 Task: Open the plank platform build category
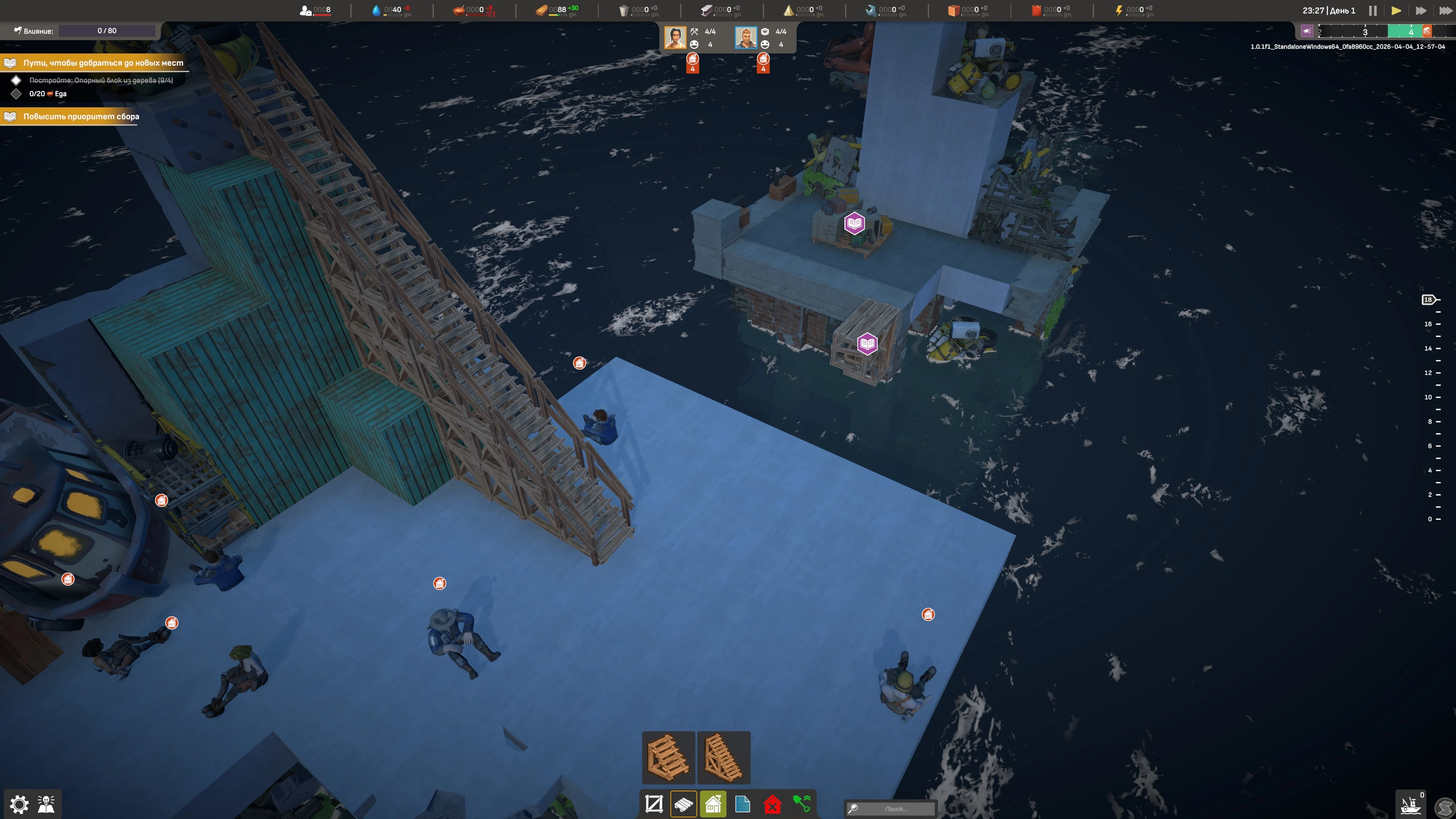[683, 804]
